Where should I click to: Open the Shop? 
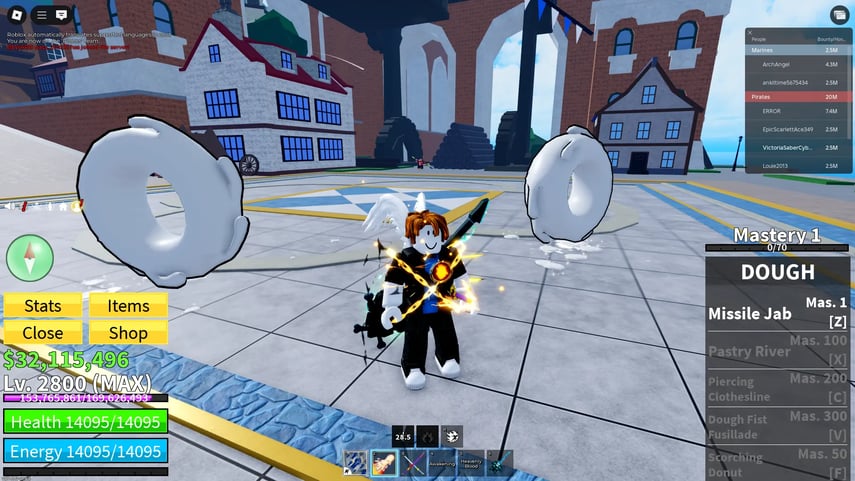pos(128,333)
